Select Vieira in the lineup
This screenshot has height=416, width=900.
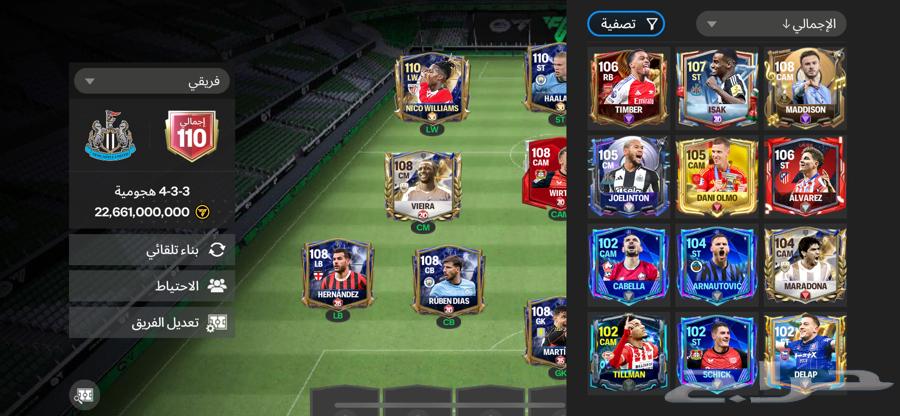tap(422, 188)
